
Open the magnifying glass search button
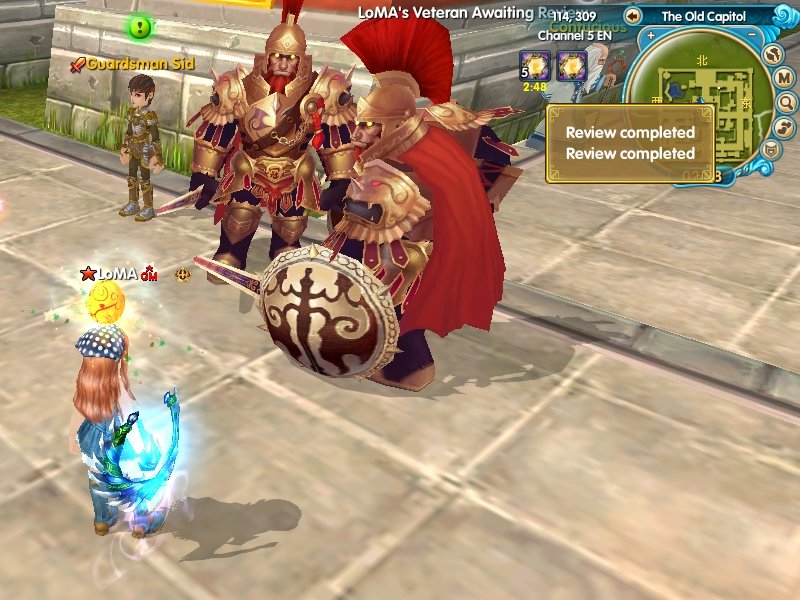(x=784, y=102)
